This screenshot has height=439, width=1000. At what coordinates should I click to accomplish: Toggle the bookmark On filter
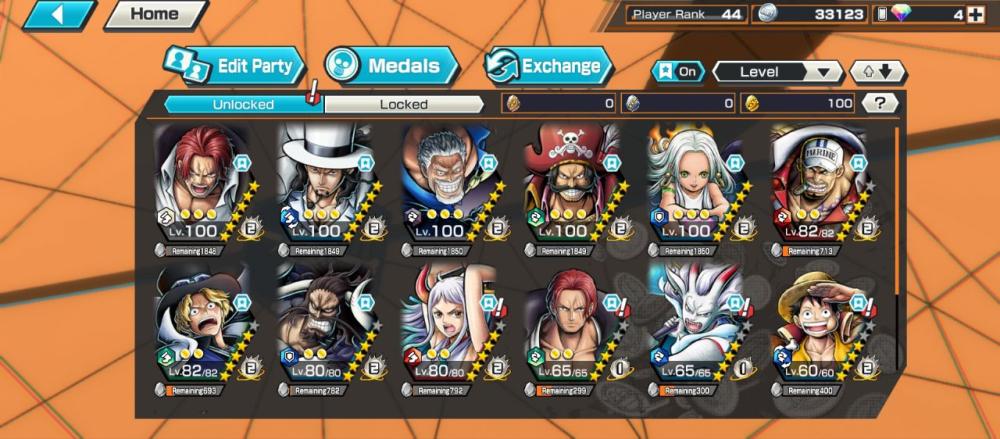677,72
